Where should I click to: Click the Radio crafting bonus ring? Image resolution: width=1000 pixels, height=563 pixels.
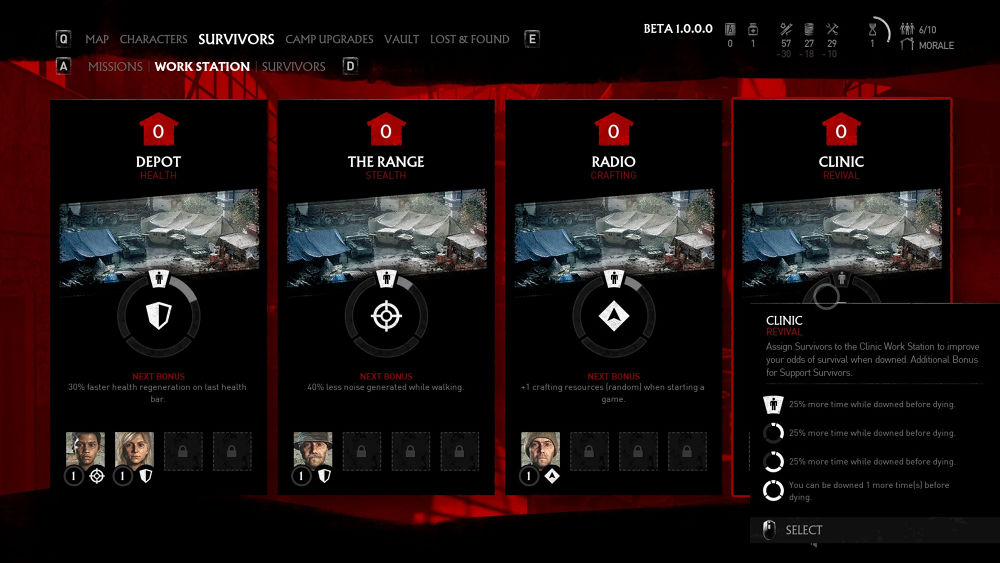(613, 317)
